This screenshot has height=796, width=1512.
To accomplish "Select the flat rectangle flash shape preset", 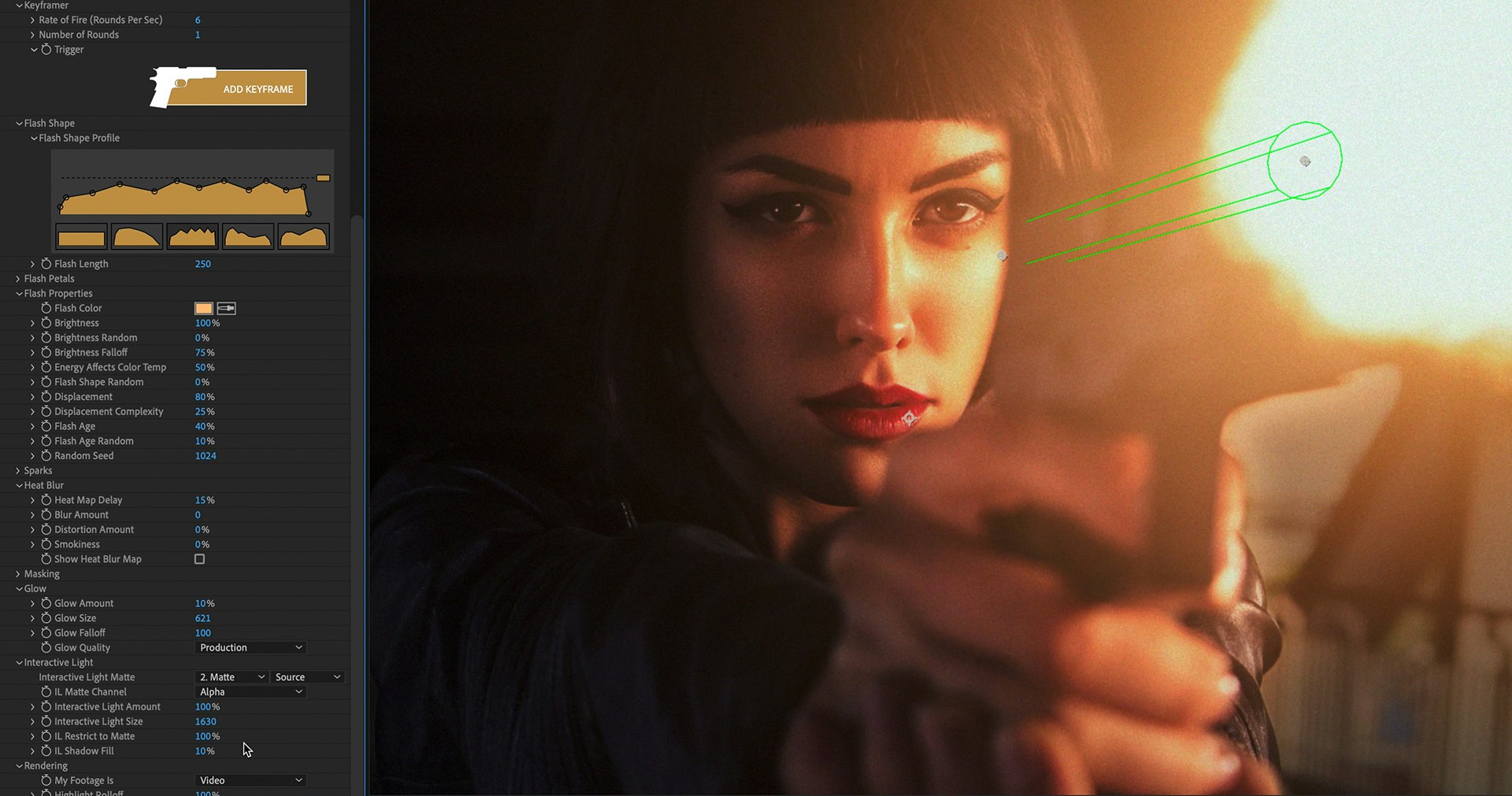I will pos(81,236).
